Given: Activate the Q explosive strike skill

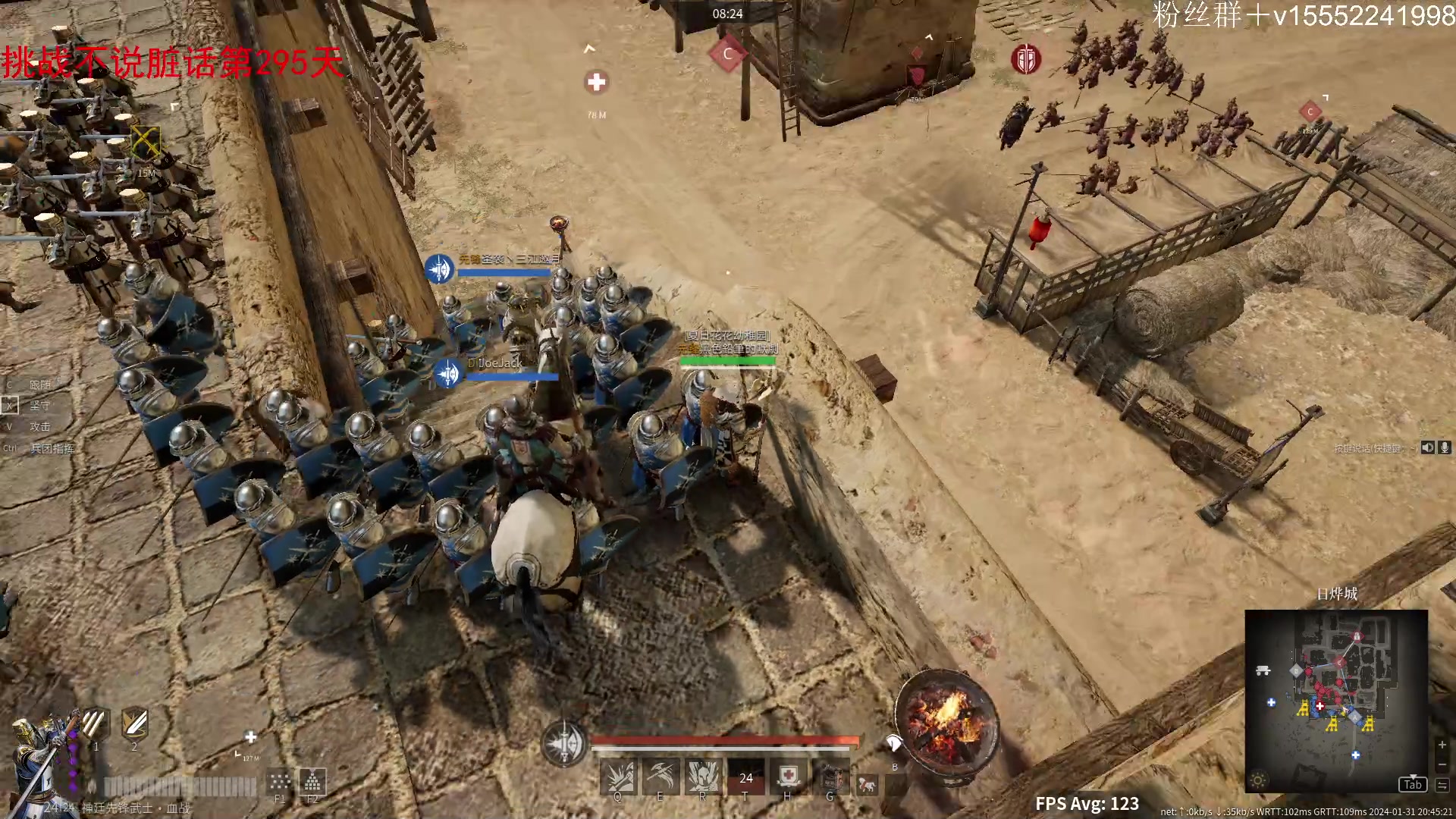Looking at the screenshot, I should click(x=618, y=777).
